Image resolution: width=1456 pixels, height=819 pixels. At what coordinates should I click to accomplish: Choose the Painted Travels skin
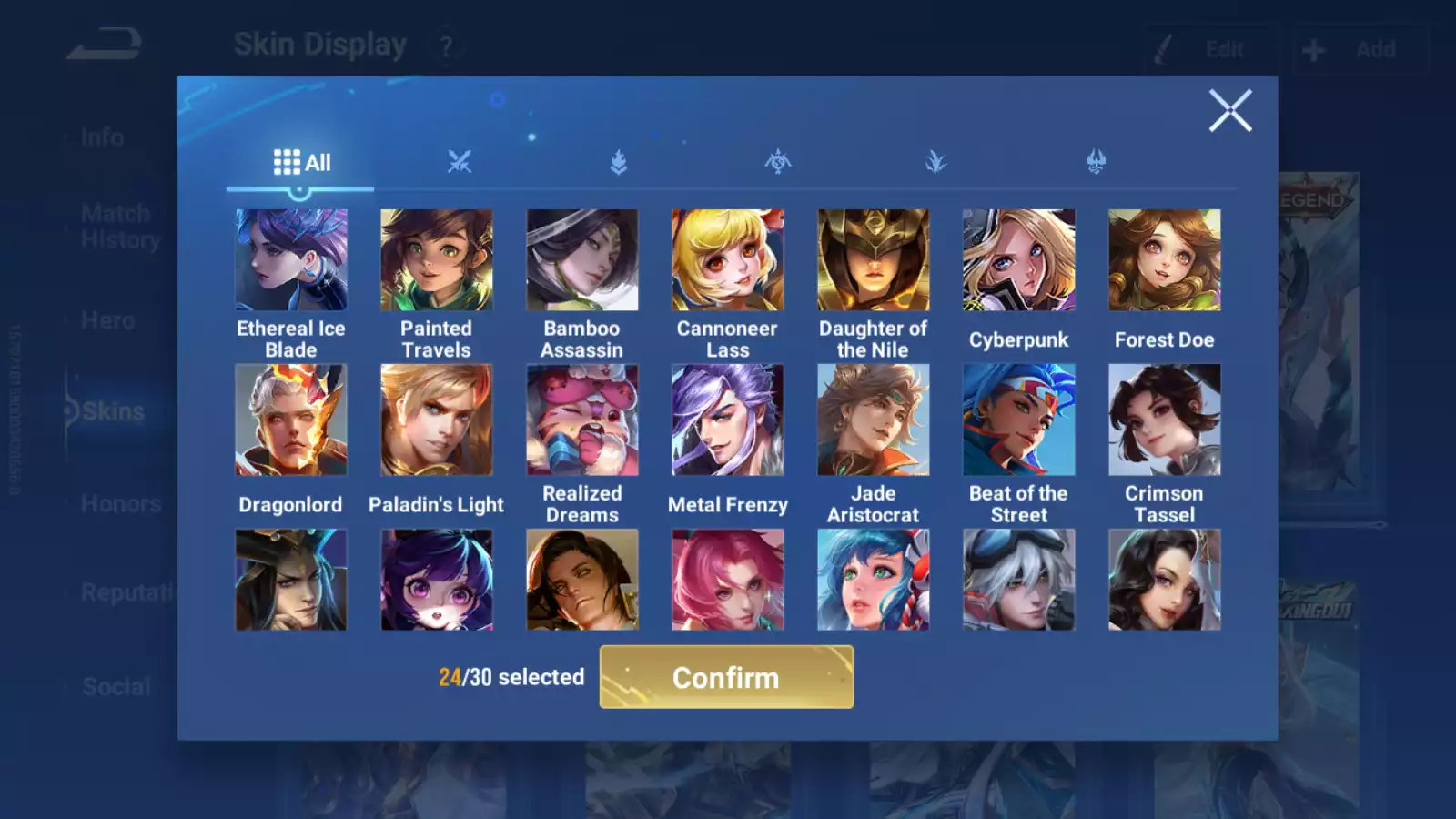tap(437, 260)
